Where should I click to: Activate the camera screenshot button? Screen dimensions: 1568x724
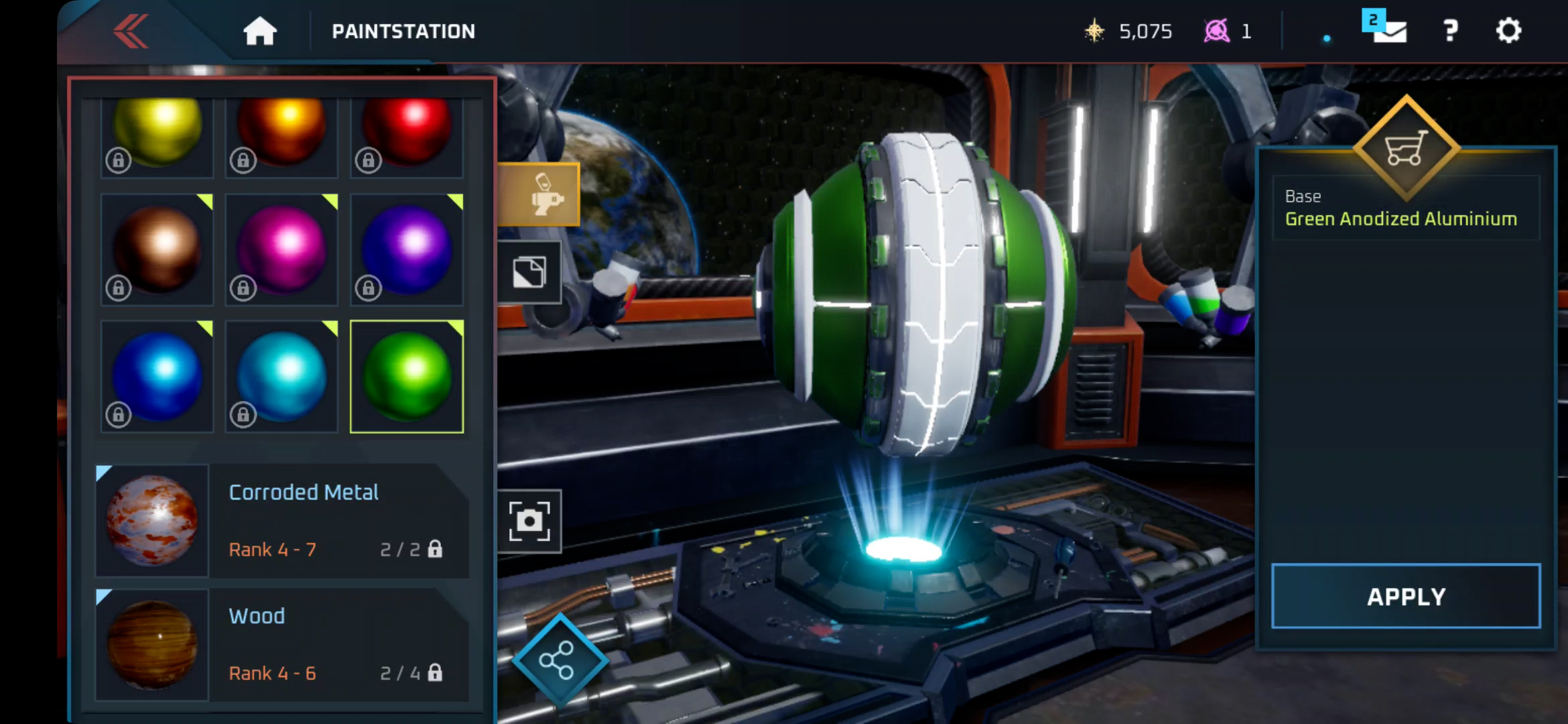pos(529,521)
